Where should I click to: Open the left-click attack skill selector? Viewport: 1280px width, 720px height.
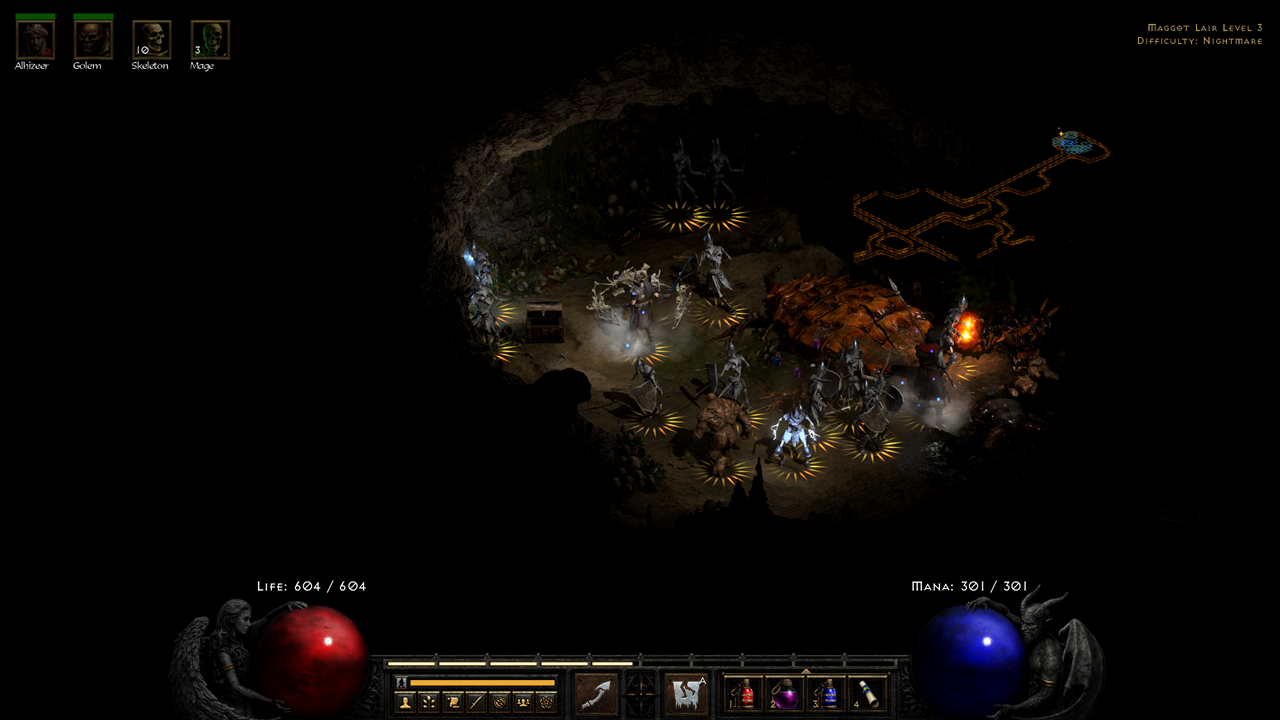point(595,694)
